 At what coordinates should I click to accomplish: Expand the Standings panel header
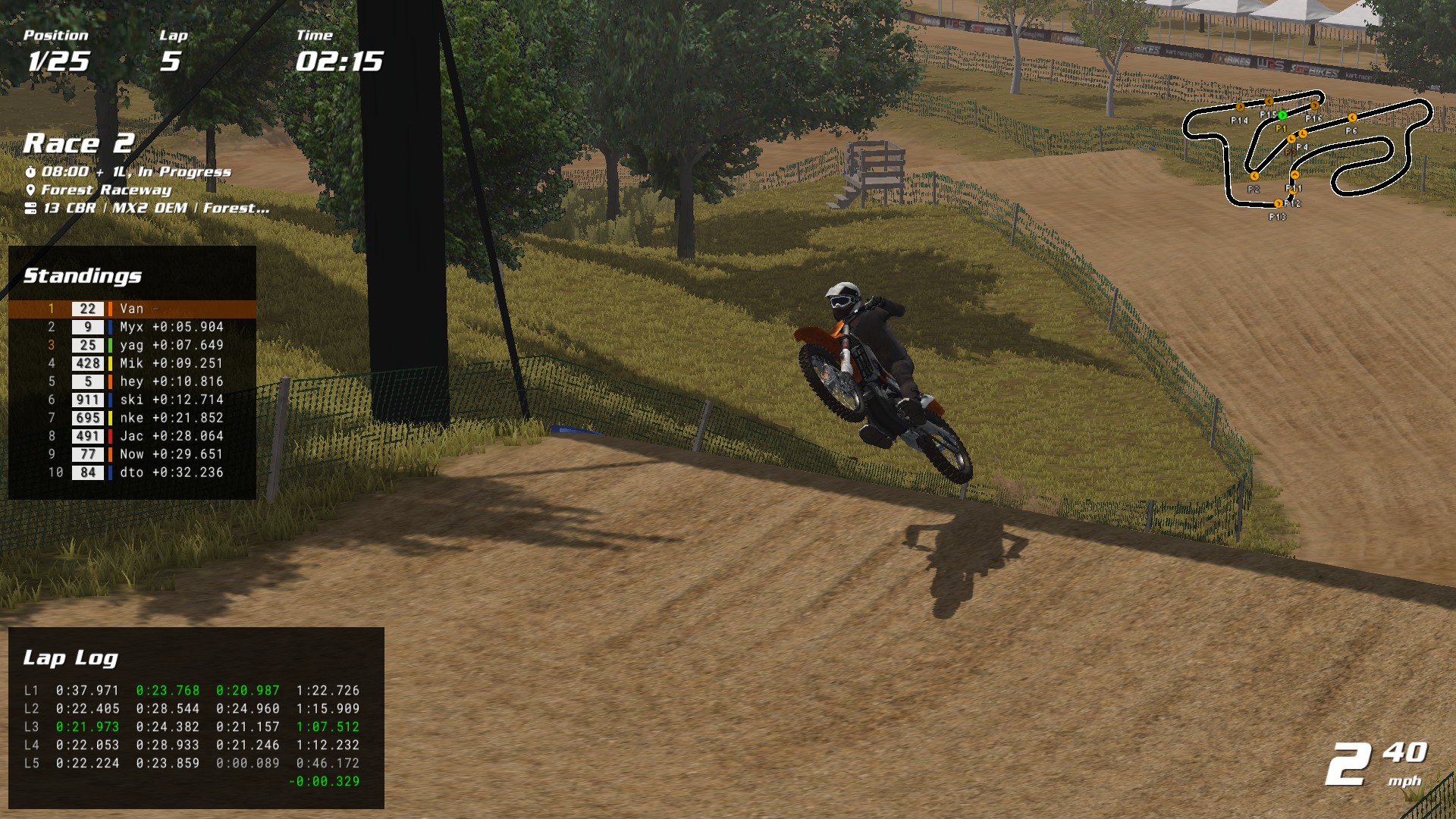coord(83,277)
